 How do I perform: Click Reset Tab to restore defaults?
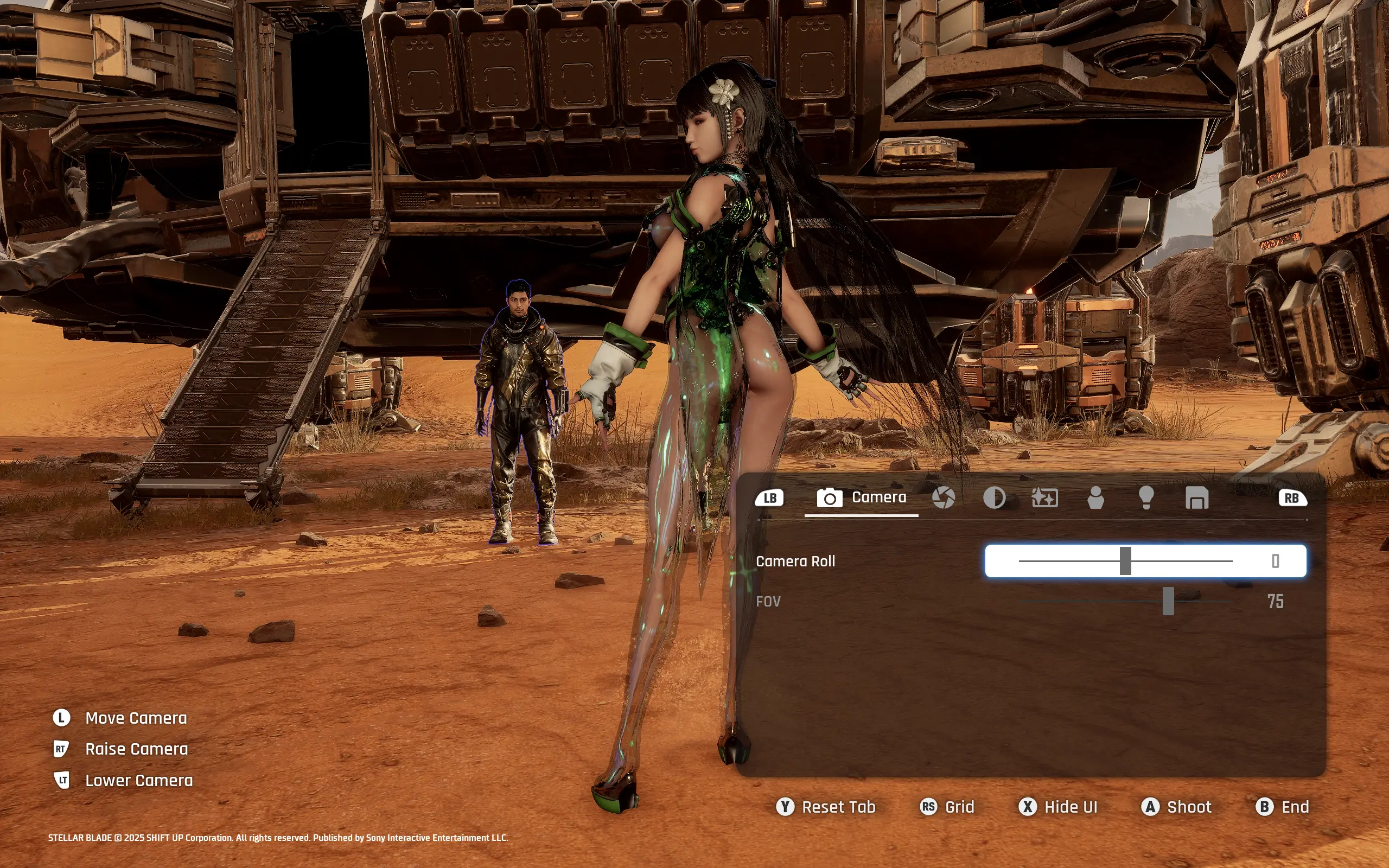point(825,807)
